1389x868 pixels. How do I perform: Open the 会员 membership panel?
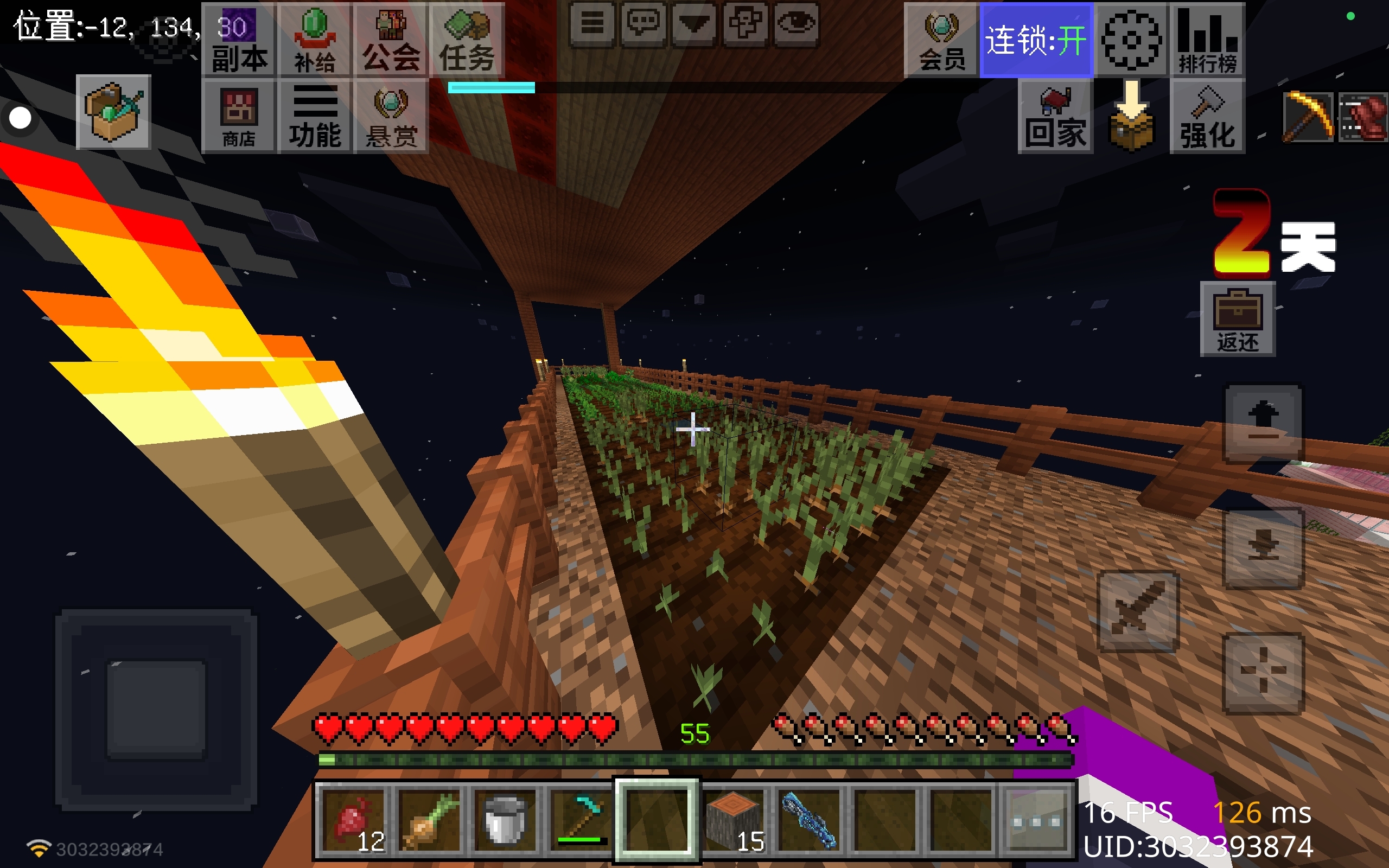pos(941,40)
